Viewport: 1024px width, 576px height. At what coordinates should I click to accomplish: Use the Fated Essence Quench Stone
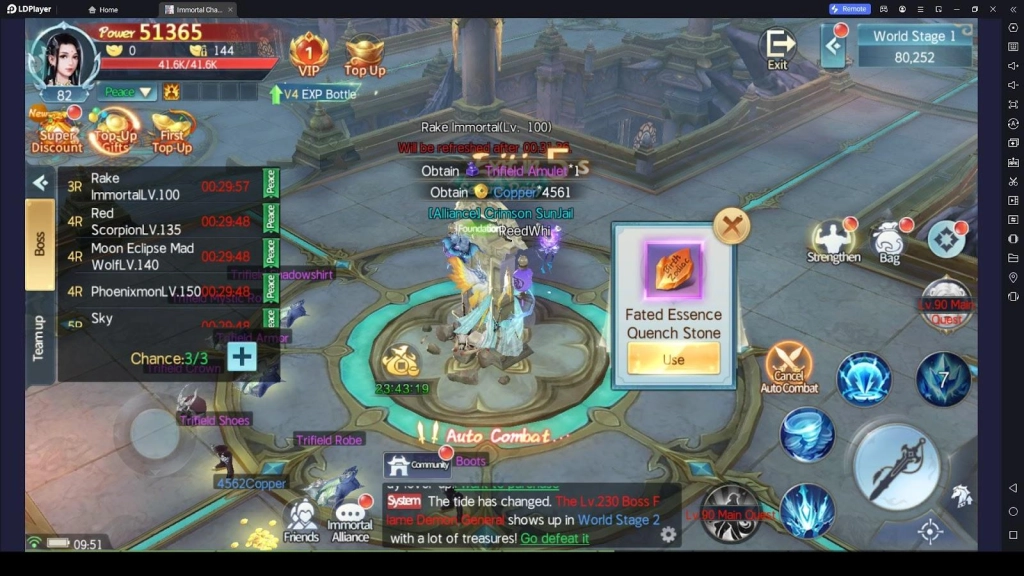click(x=673, y=359)
